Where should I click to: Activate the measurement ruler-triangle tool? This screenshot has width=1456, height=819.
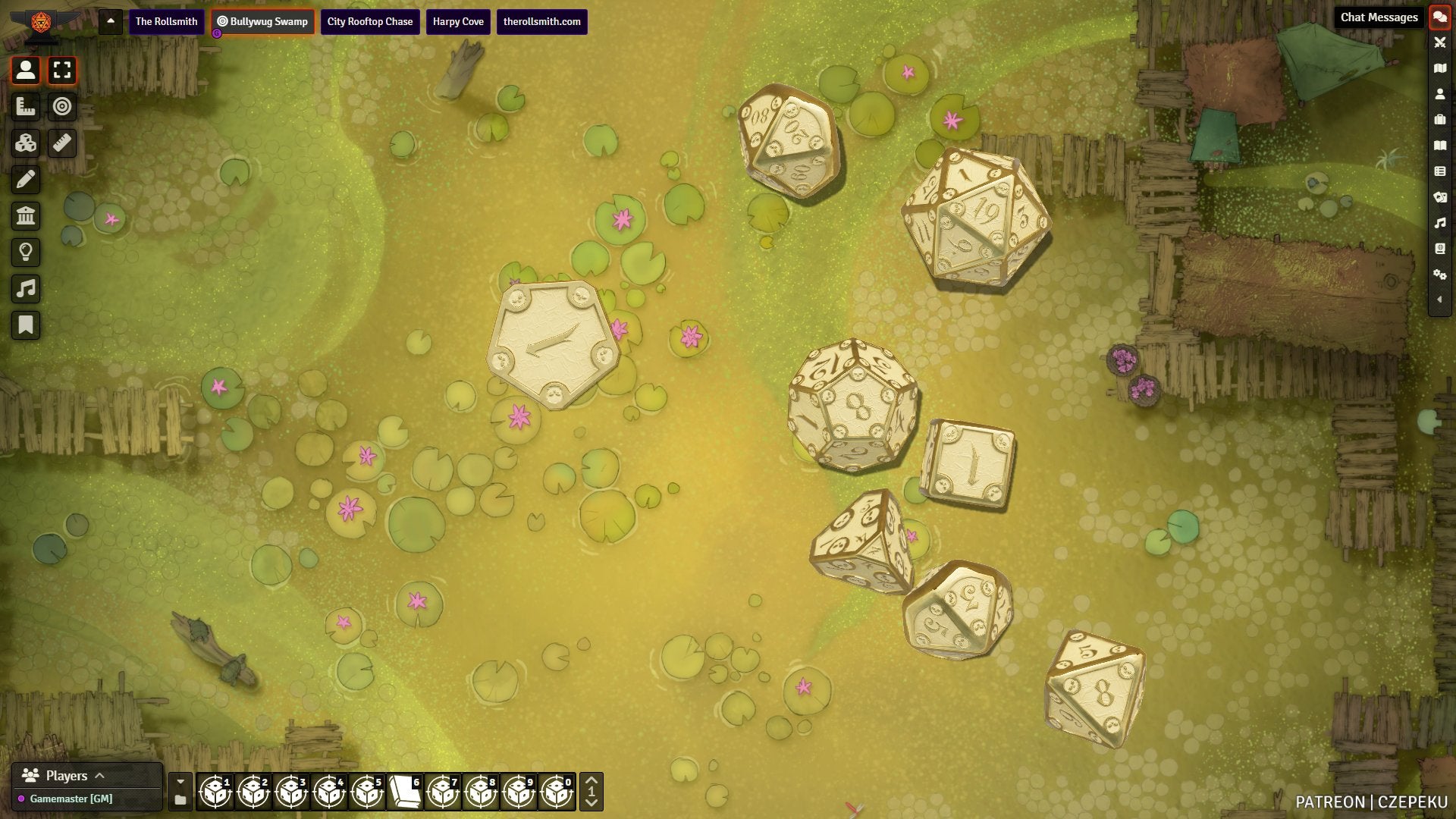26,107
